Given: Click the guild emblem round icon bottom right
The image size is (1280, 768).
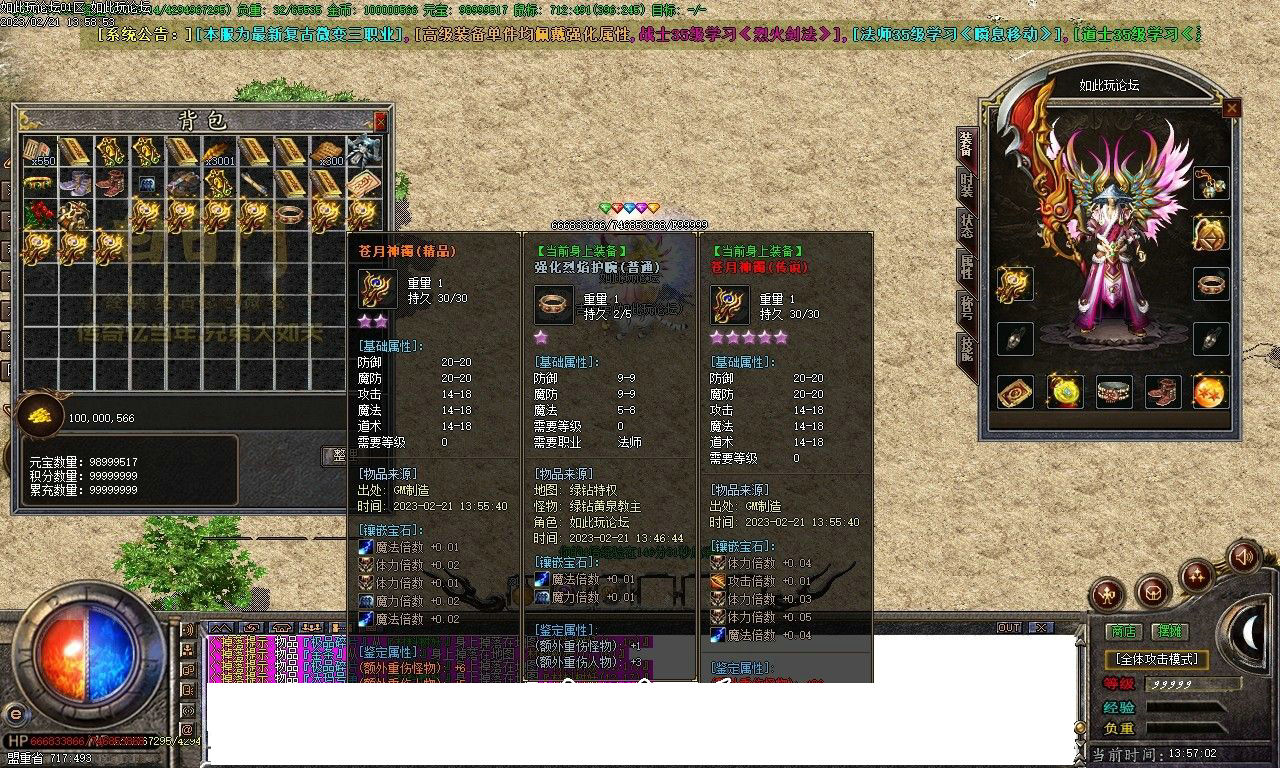Looking at the screenshot, I should (1154, 594).
